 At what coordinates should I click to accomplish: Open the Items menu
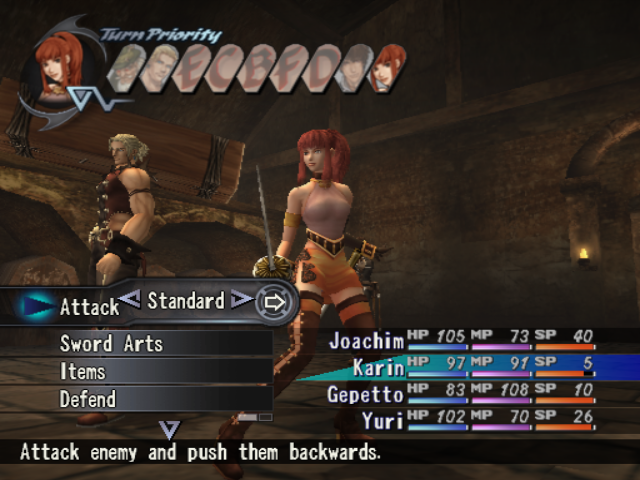point(82,371)
